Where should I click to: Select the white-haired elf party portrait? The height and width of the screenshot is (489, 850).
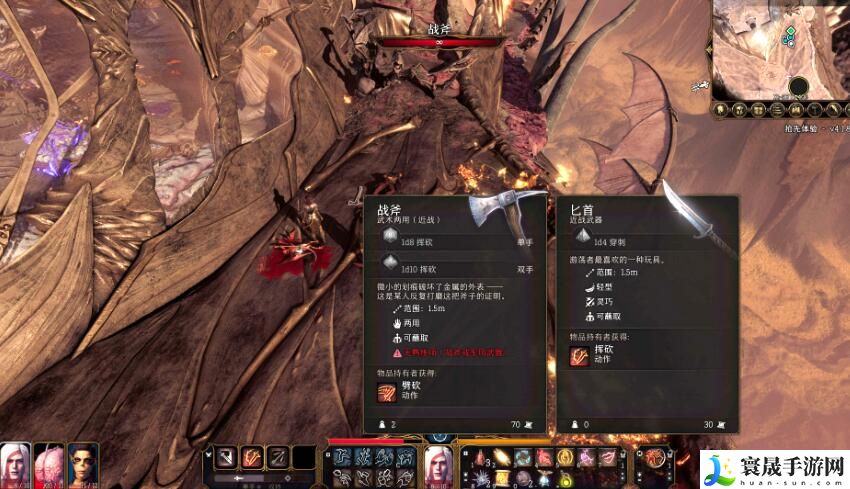tap(15, 462)
